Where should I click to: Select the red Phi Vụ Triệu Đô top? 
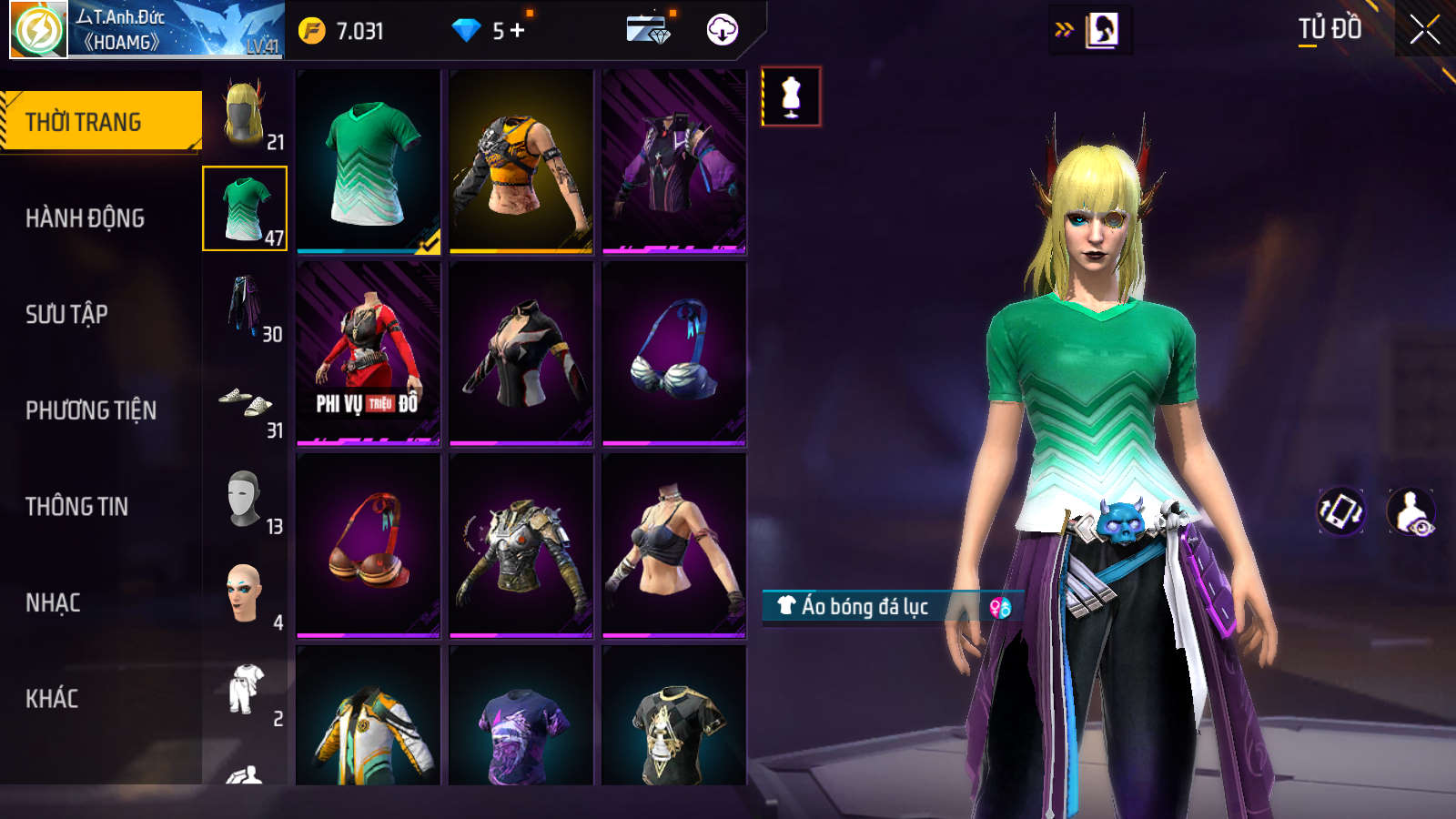369,353
